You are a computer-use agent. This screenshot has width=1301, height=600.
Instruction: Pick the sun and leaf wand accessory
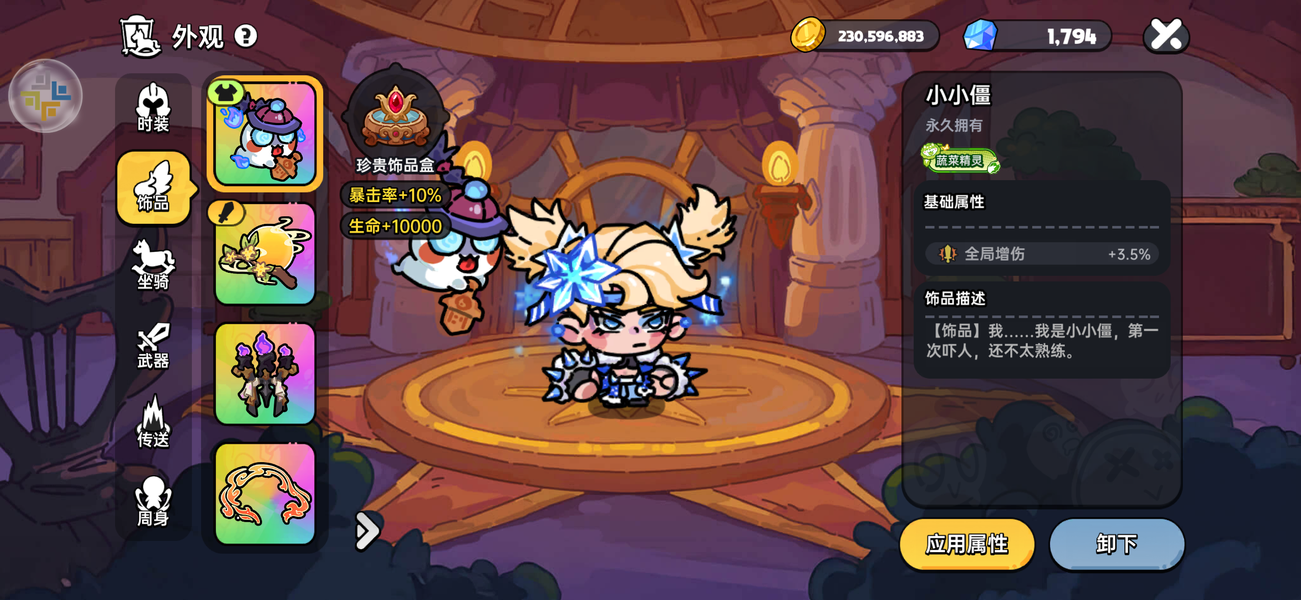point(265,254)
